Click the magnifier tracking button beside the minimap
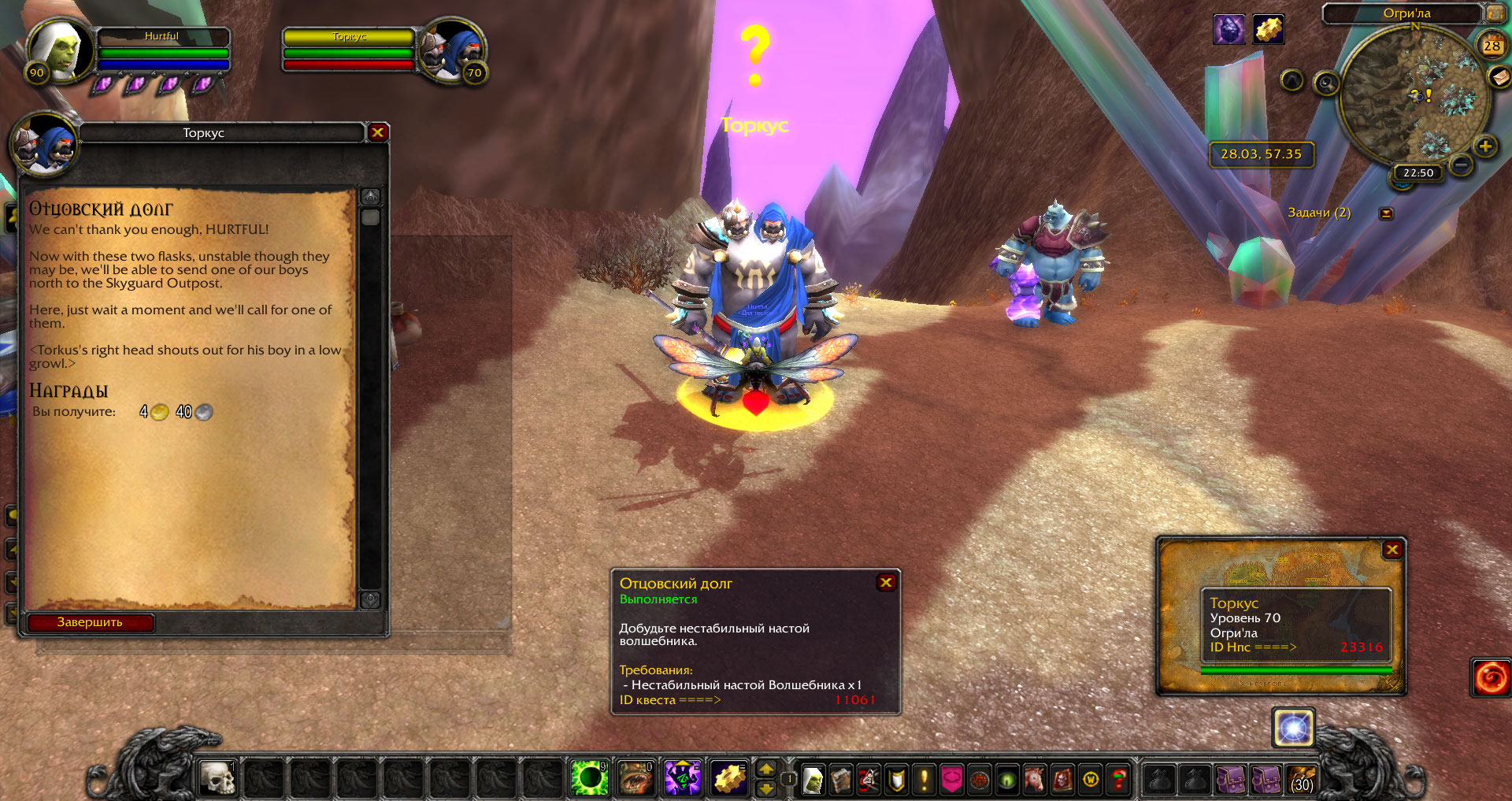 click(x=1327, y=83)
